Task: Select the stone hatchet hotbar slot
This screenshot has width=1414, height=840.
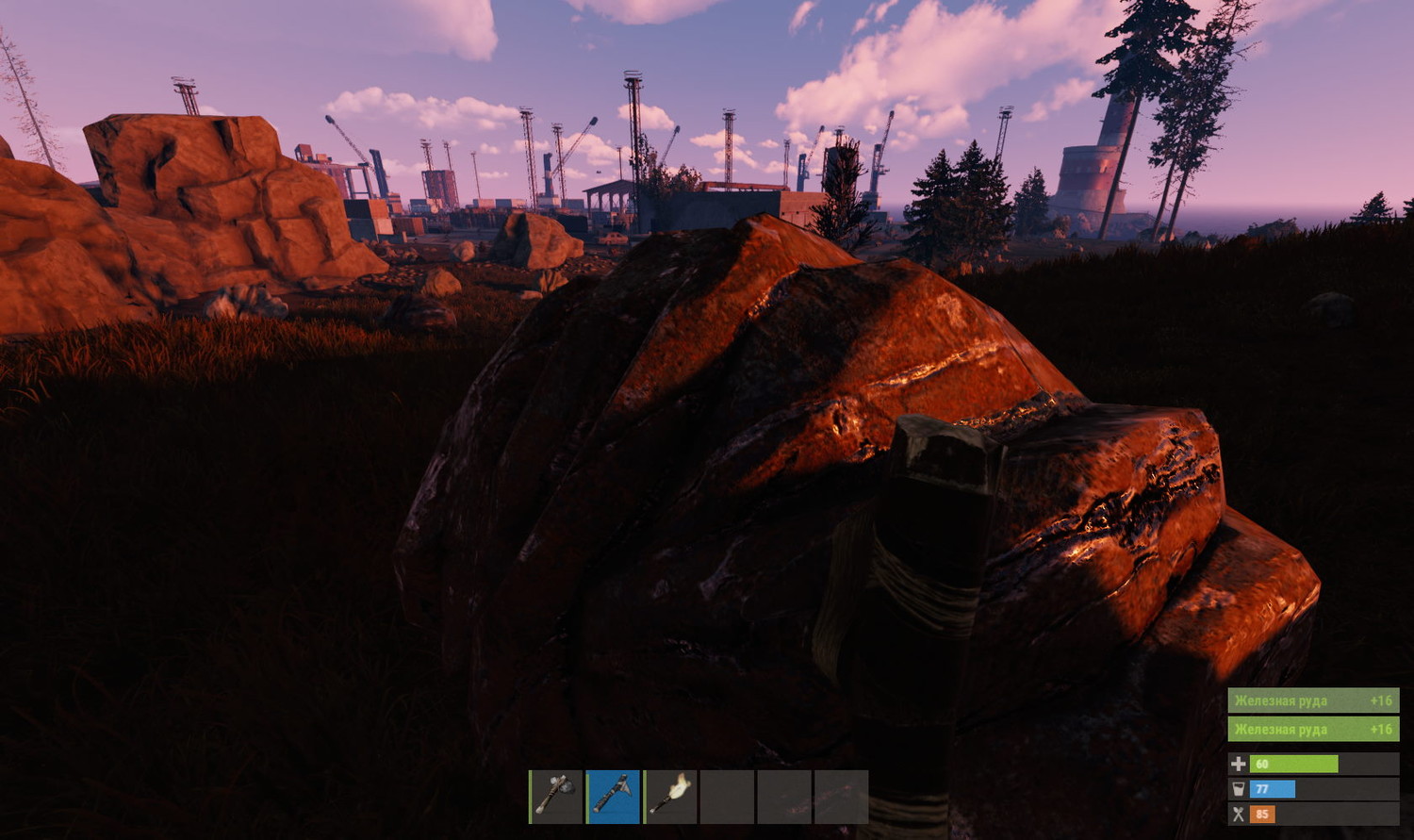Action: tap(556, 797)
